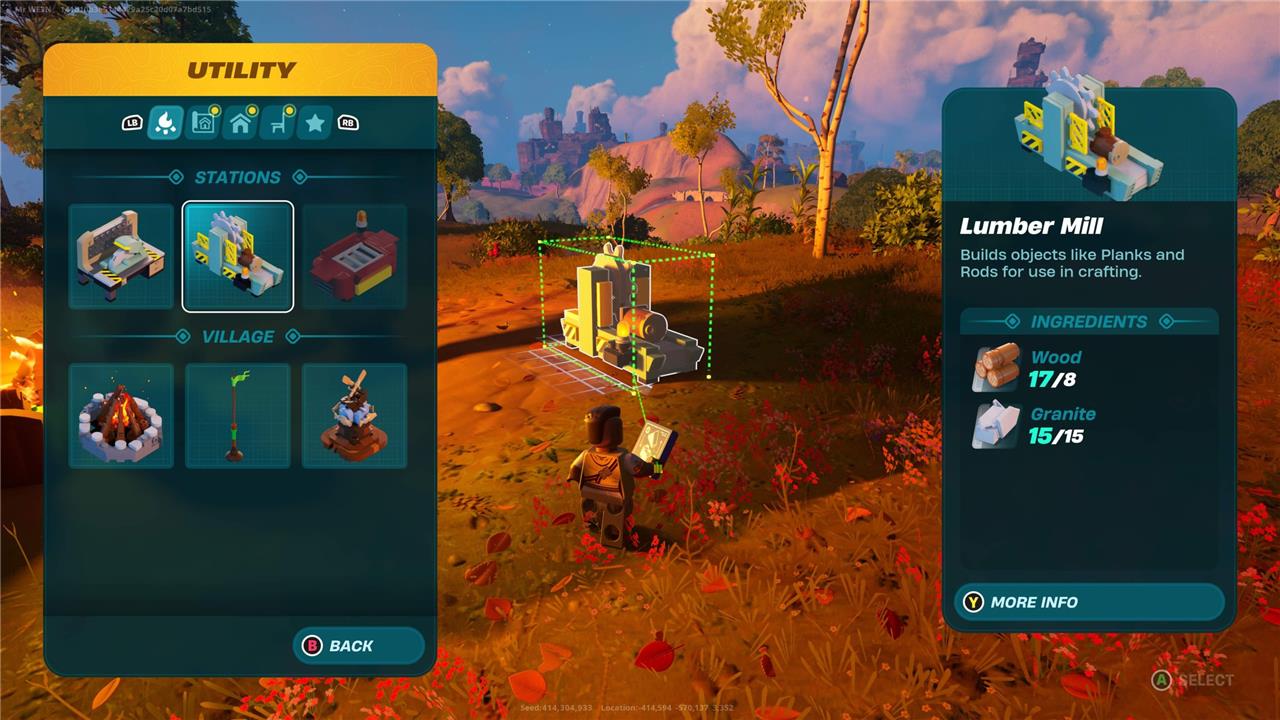Viewport: 1280px width, 720px height.
Task: Pick the red Grill station tile
Action: [355, 256]
